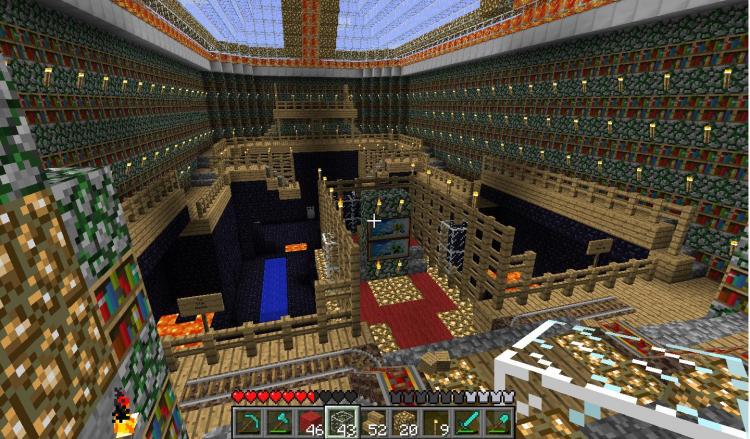This screenshot has width=750, height=439.
Task: Choose the glowstone stack of 20
Action: point(405,420)
